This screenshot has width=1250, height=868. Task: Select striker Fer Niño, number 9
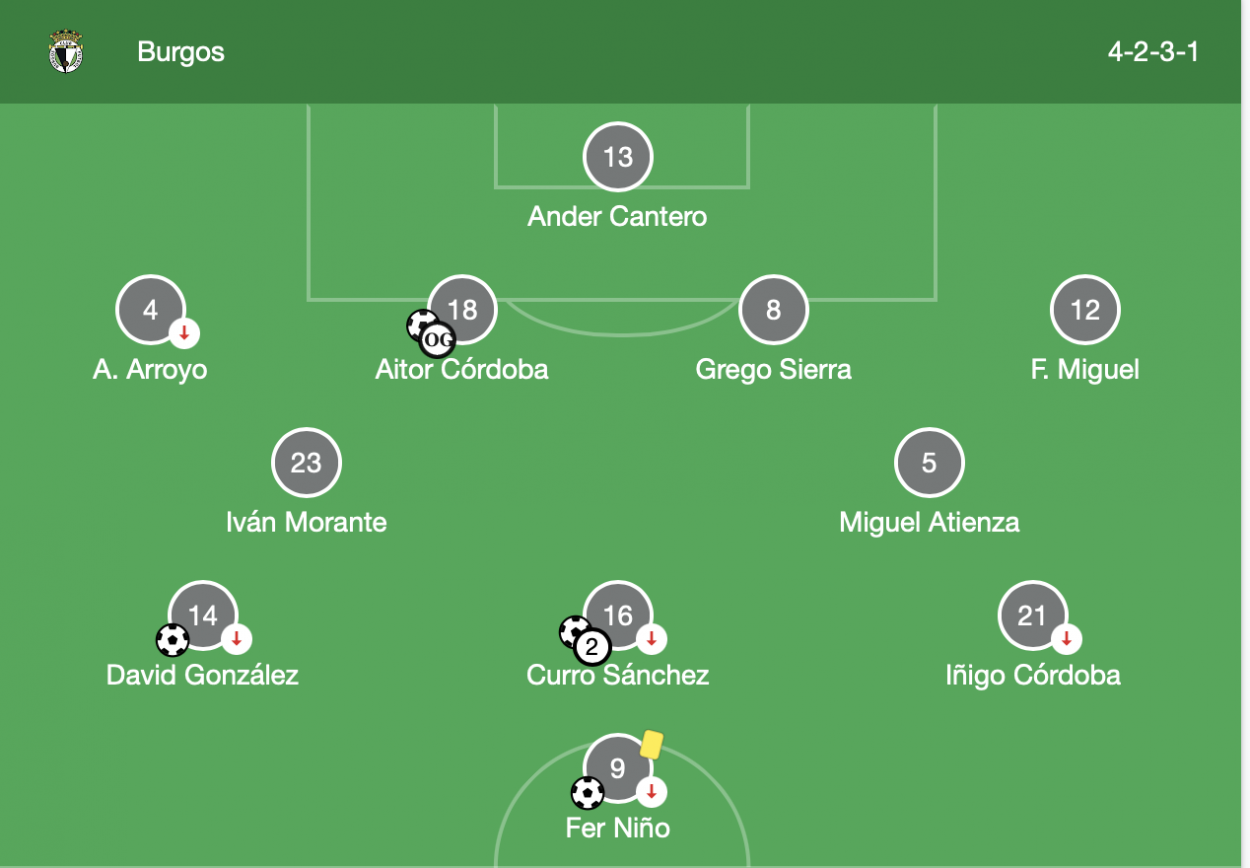pos(618,768)
